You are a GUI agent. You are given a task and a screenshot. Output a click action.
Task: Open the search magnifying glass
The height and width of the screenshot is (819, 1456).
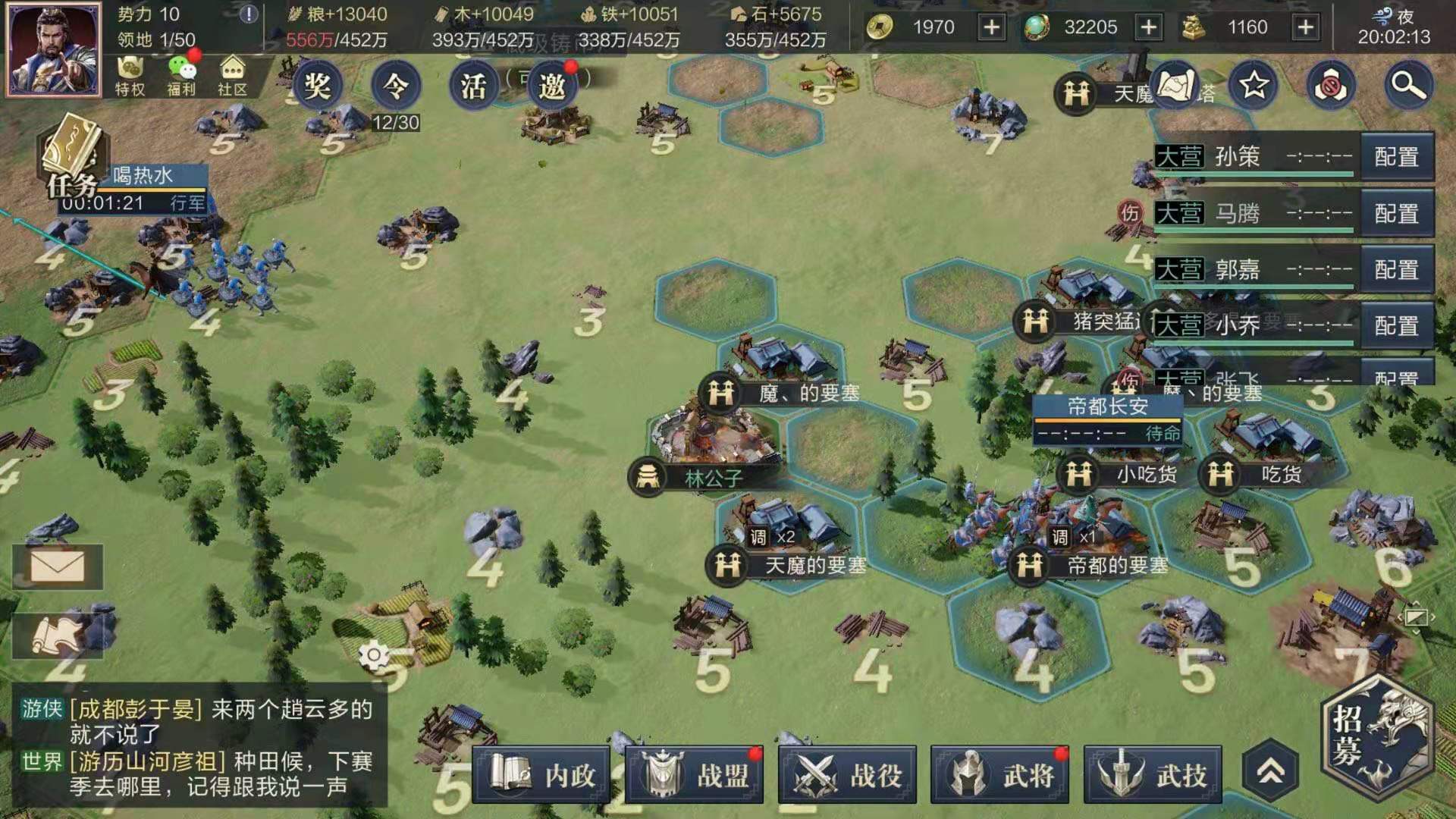pos(1407,85)
